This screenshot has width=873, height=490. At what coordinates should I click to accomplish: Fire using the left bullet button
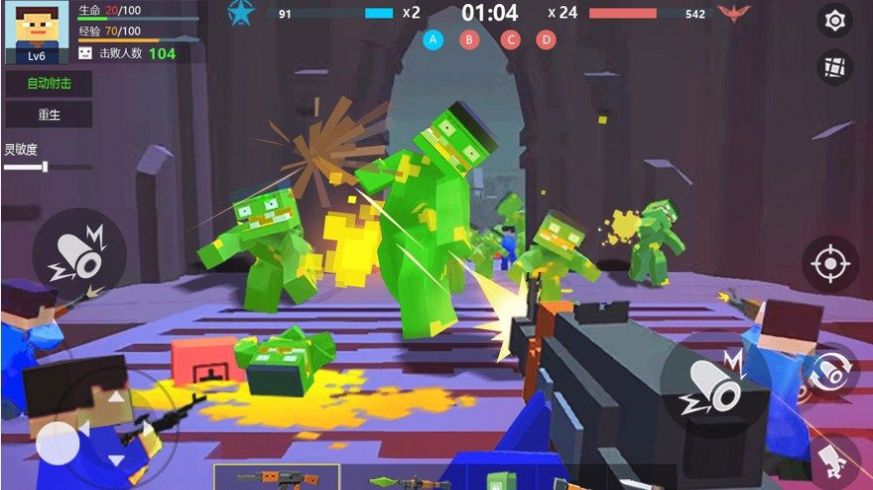pyautogui.click(x=79, y=257)
